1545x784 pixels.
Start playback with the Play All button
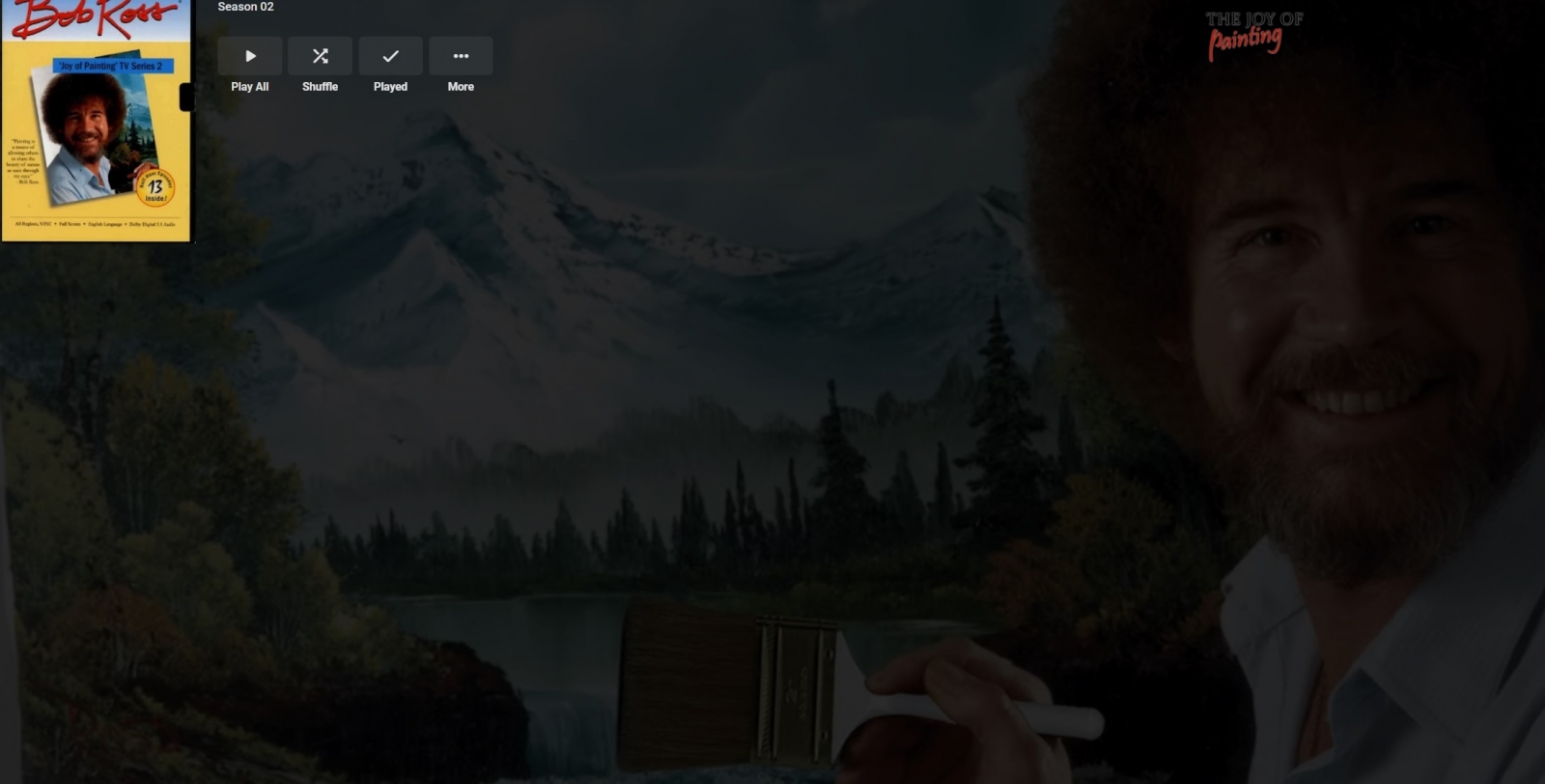click(x=250, y=57)
